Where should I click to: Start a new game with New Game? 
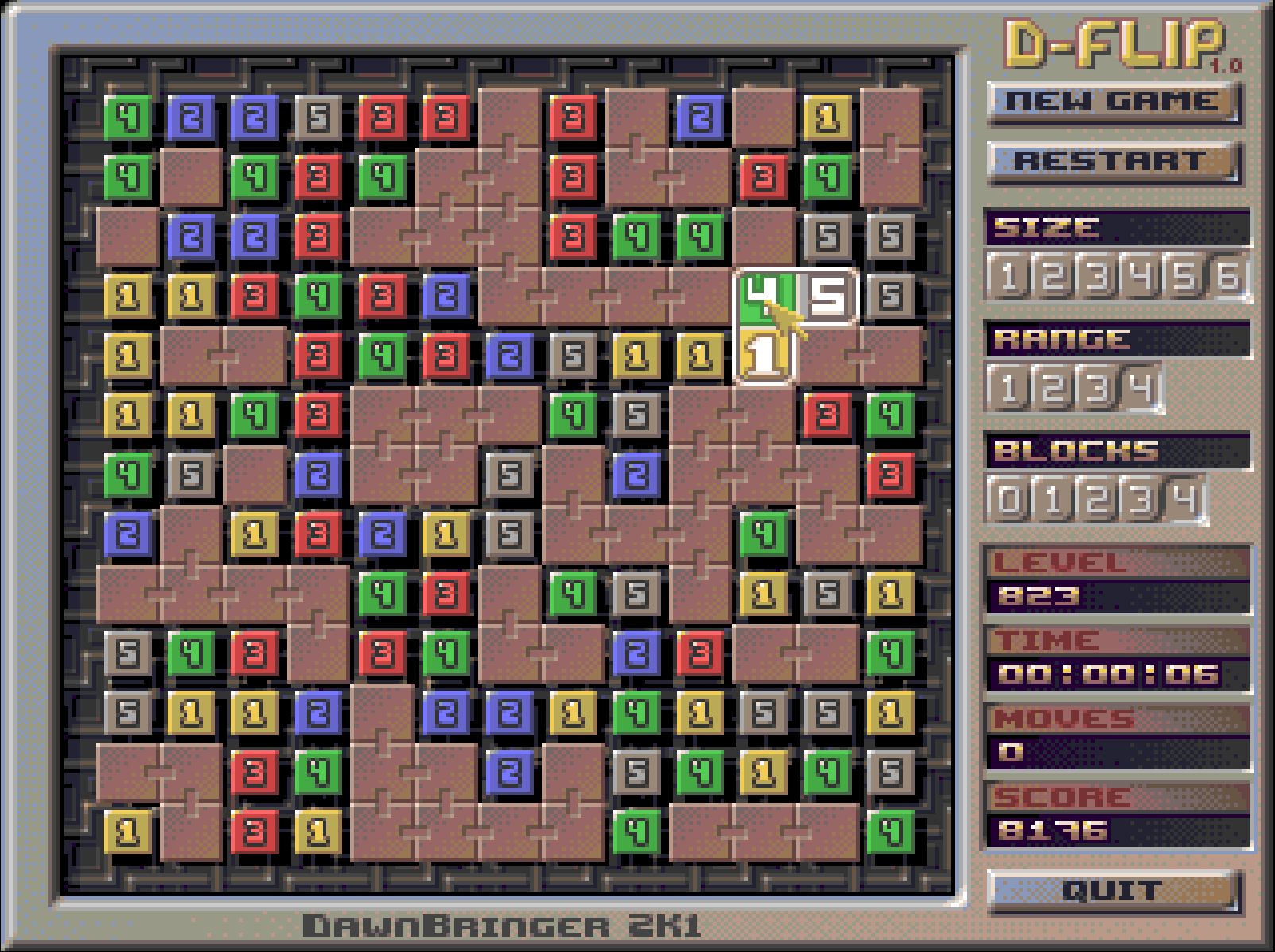(x=1112, y=102)
